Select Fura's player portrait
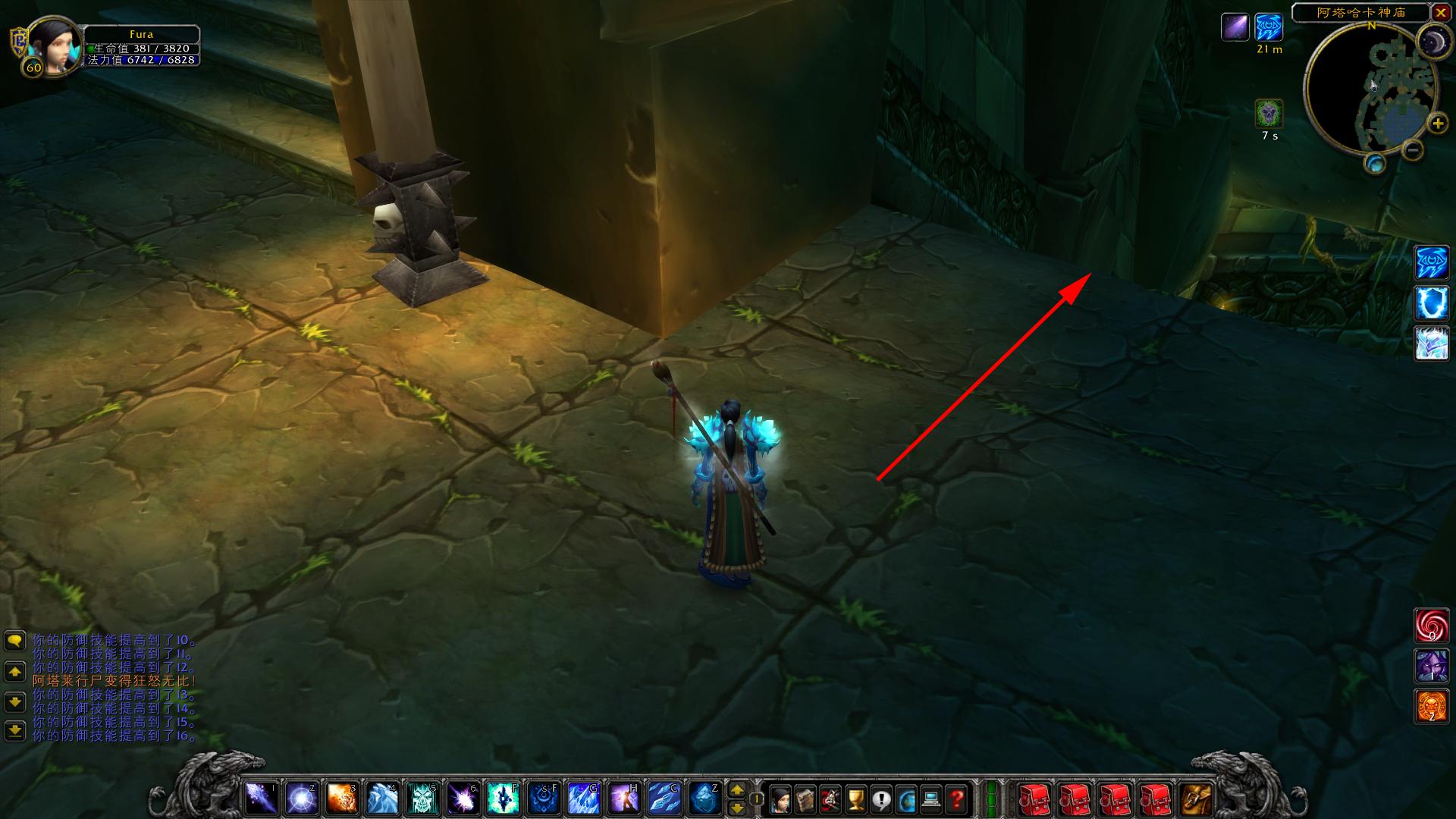1456x819 pixels. [x=55, y=45]
